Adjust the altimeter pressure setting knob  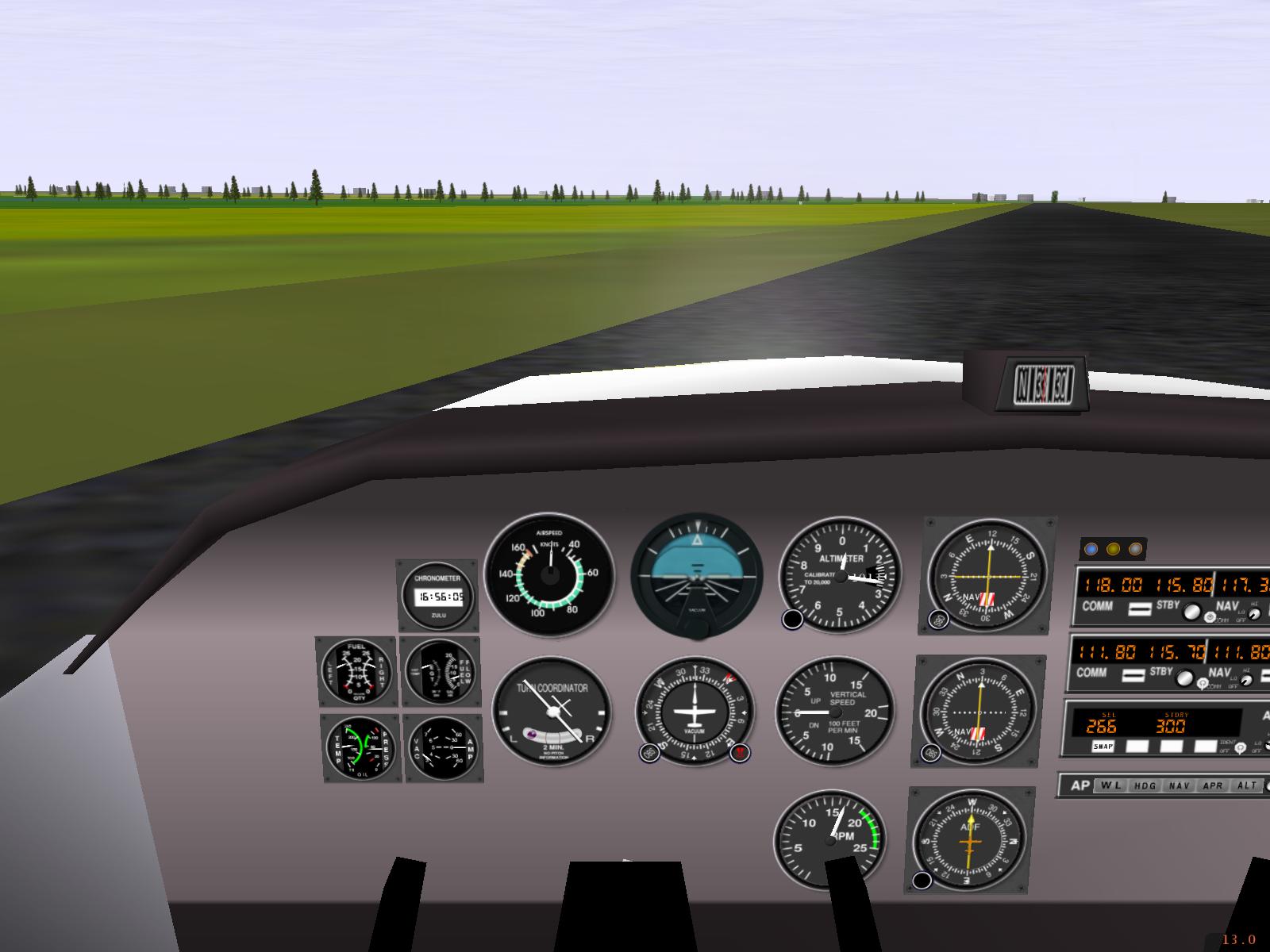(792, 619)
